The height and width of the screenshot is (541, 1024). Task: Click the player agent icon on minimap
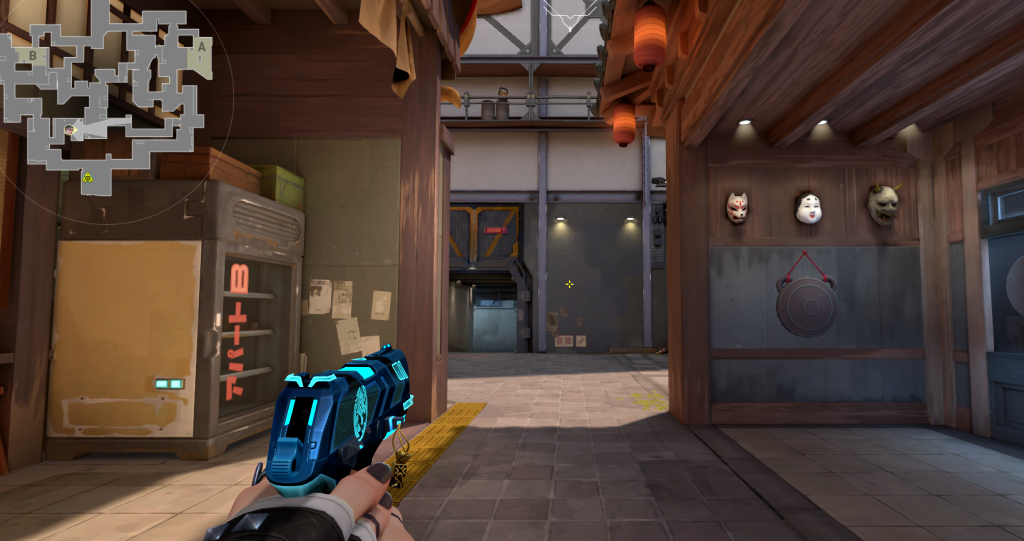[x=69, y=129]
